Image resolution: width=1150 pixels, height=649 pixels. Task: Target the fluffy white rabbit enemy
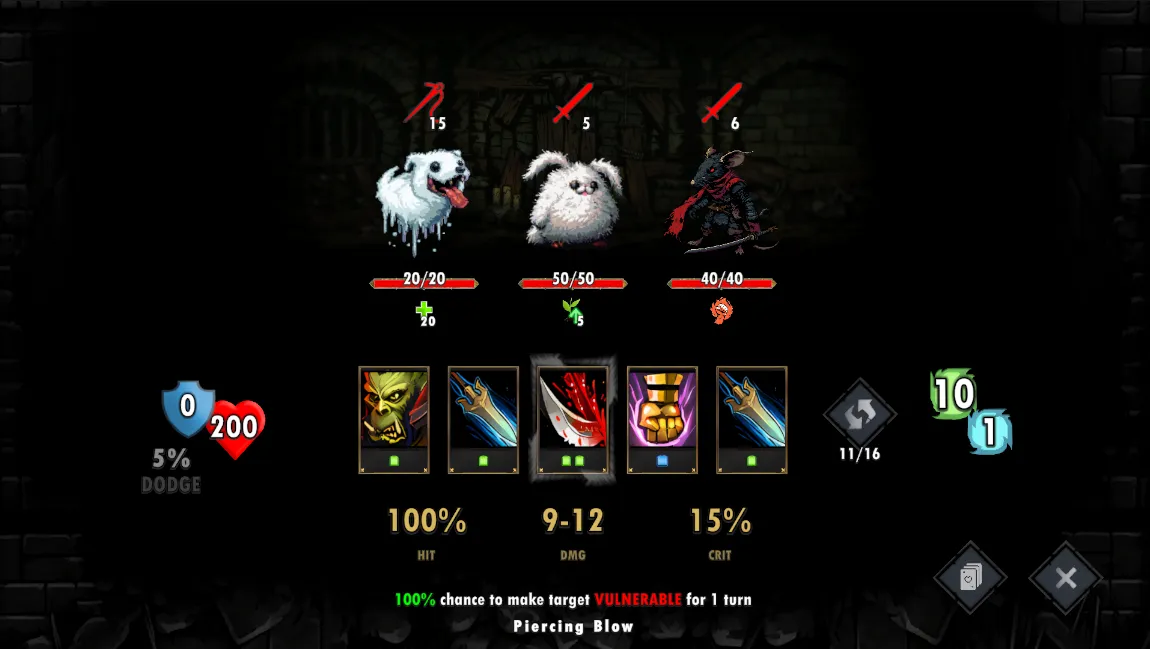click(572, 200)
